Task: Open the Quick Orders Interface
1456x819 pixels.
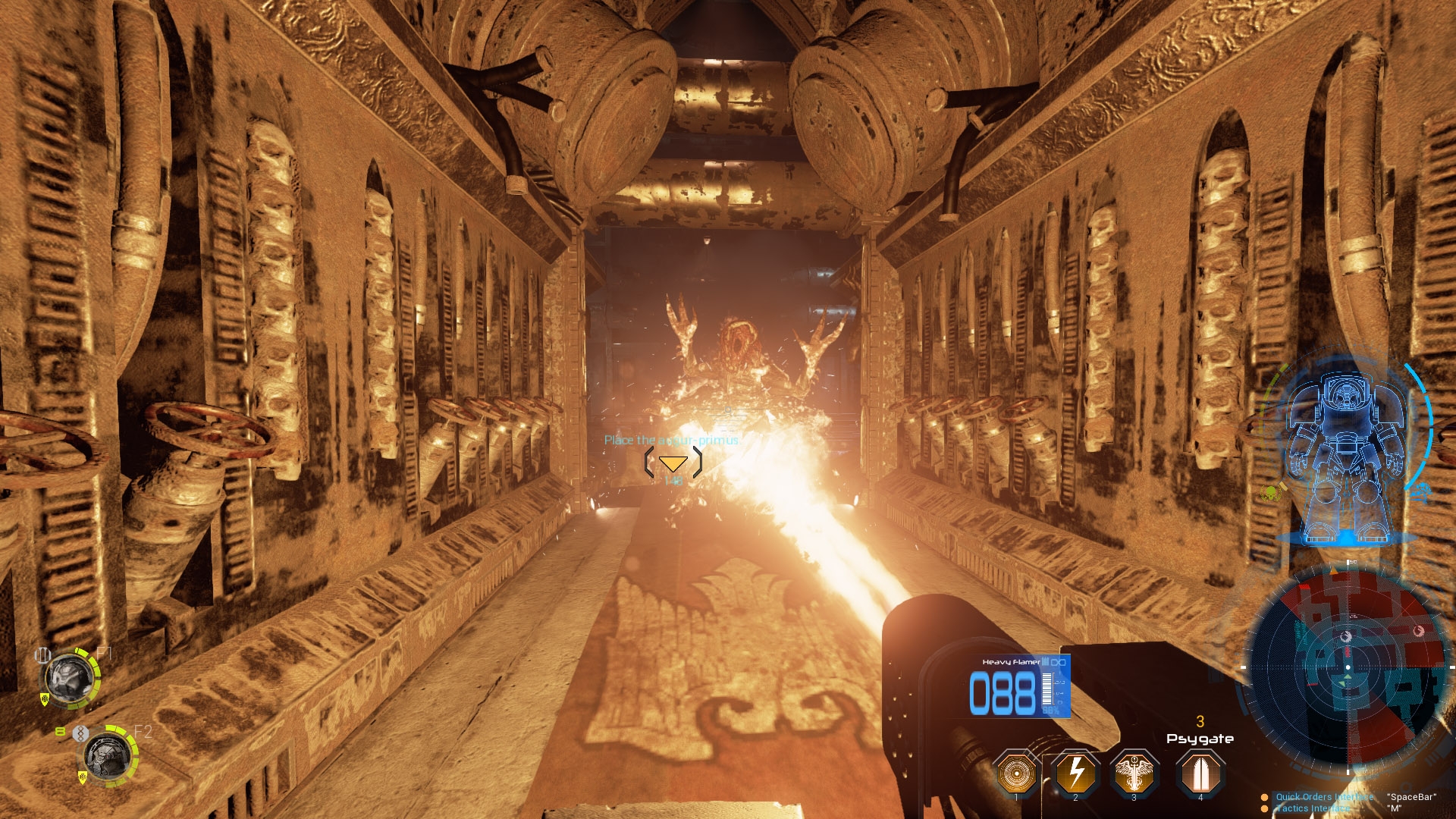Action: click(x=1324, y=797)
